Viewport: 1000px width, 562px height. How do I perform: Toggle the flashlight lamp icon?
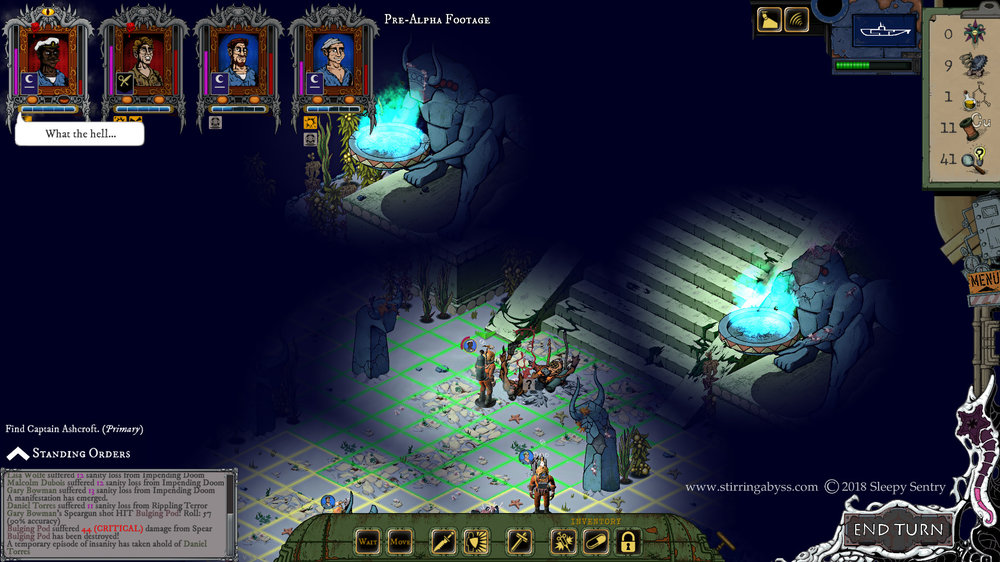pyautogui.click(x=770, y=20)
